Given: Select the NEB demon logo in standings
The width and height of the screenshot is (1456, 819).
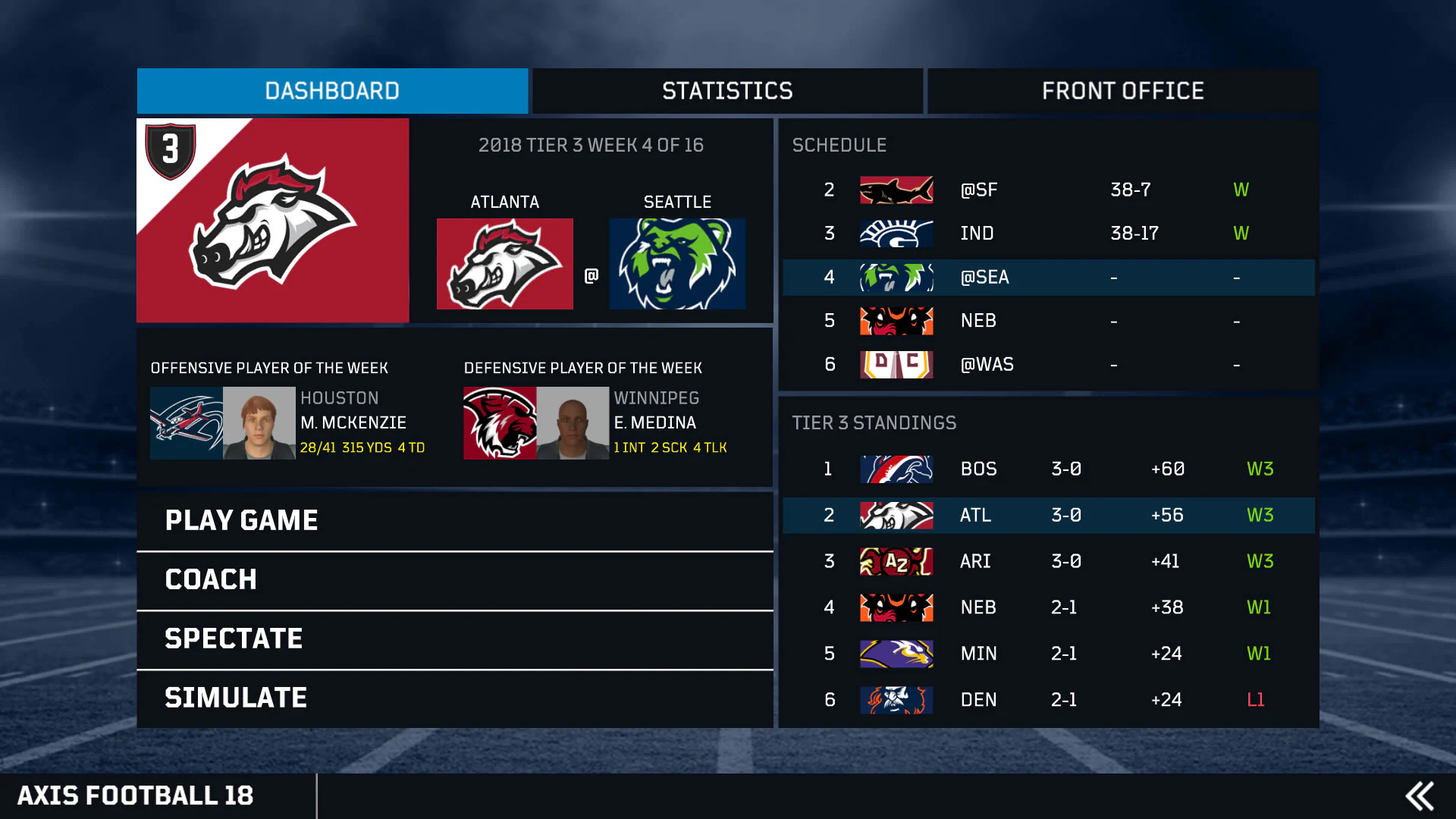Looking at the screenshot, I should (x=896, y=607).
